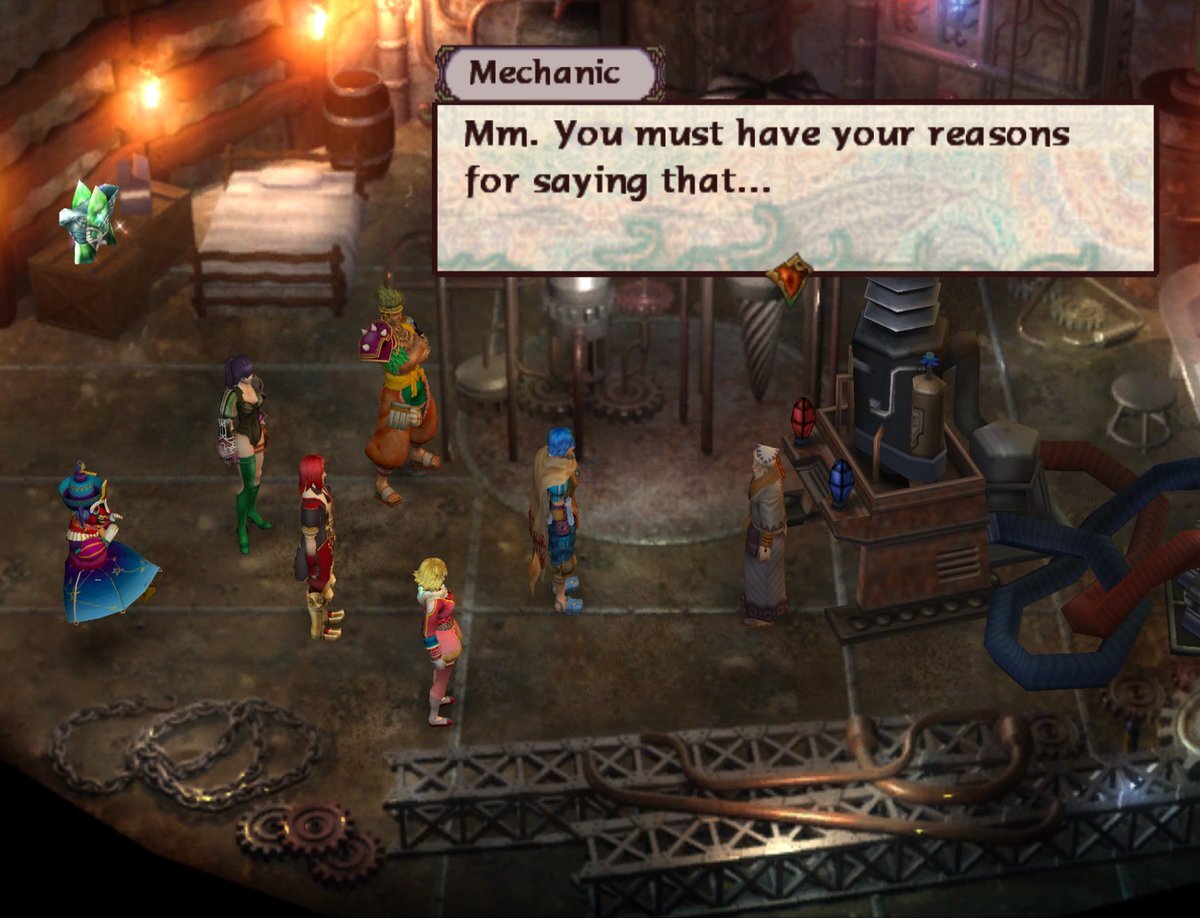Image resolution: width=1200 pixels, height=918 pixels.
Task: Advance the Mechanic's dialogue text box
Action: [x=794, y=187]
